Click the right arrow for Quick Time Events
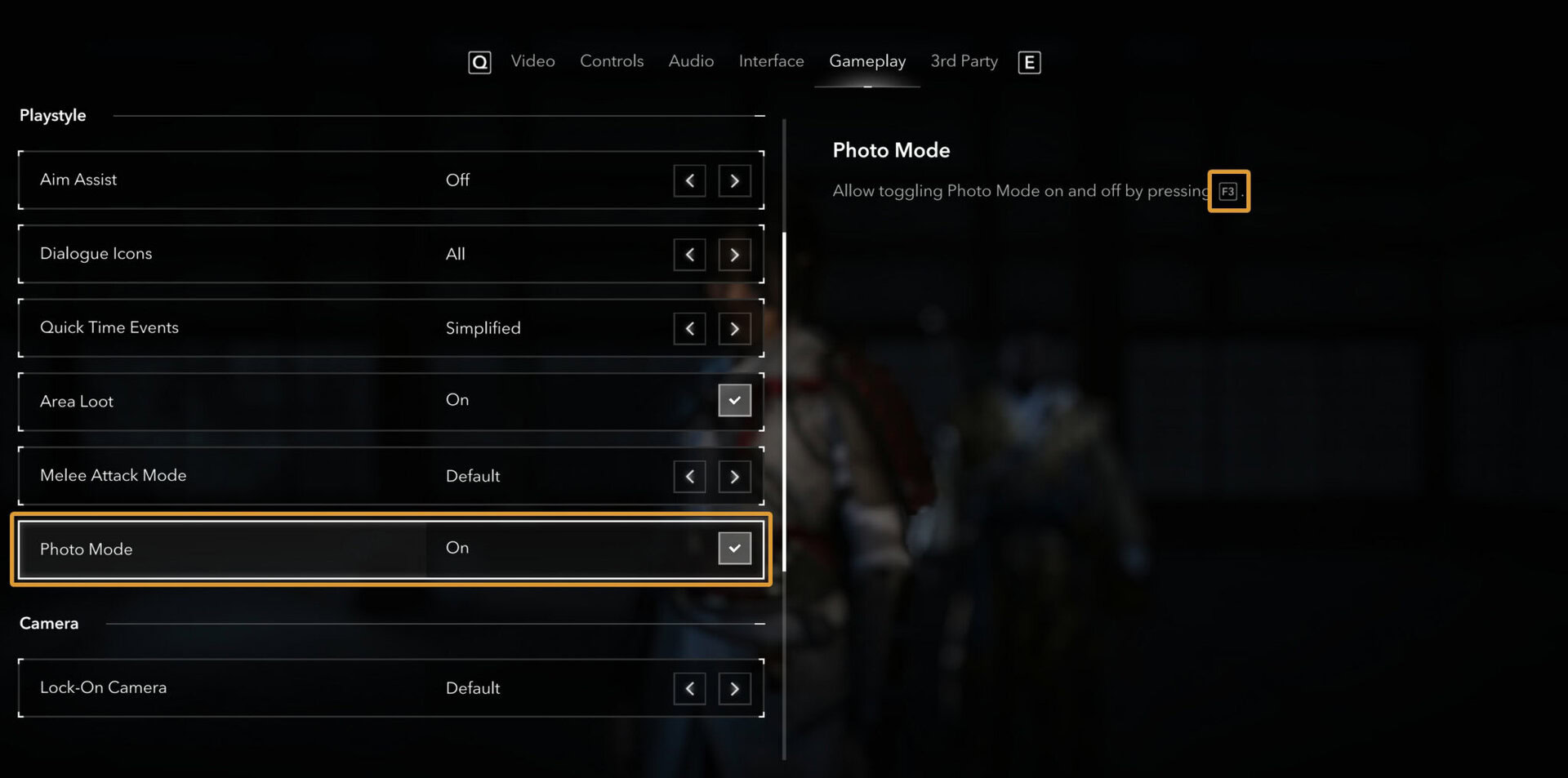The width and height of the screenshot is (1568, 778). pyautogui.click(x=734, y=328)
